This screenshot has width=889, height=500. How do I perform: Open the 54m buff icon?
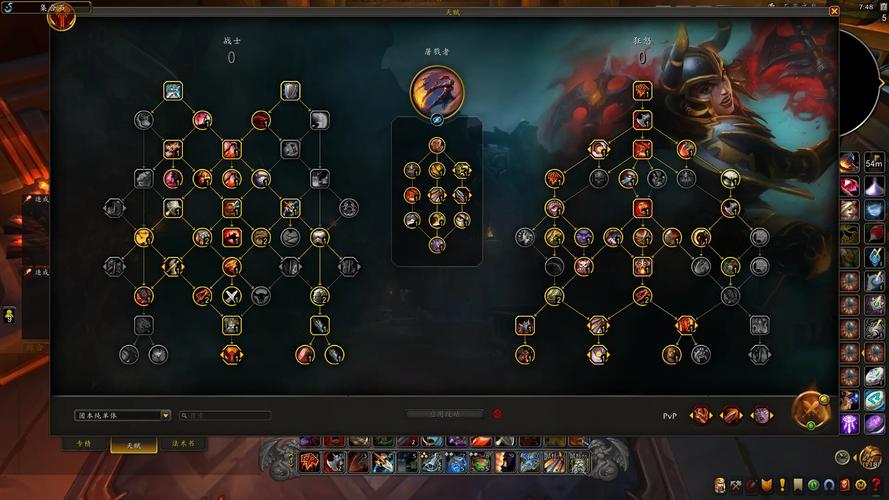click(x=873, y=162)
